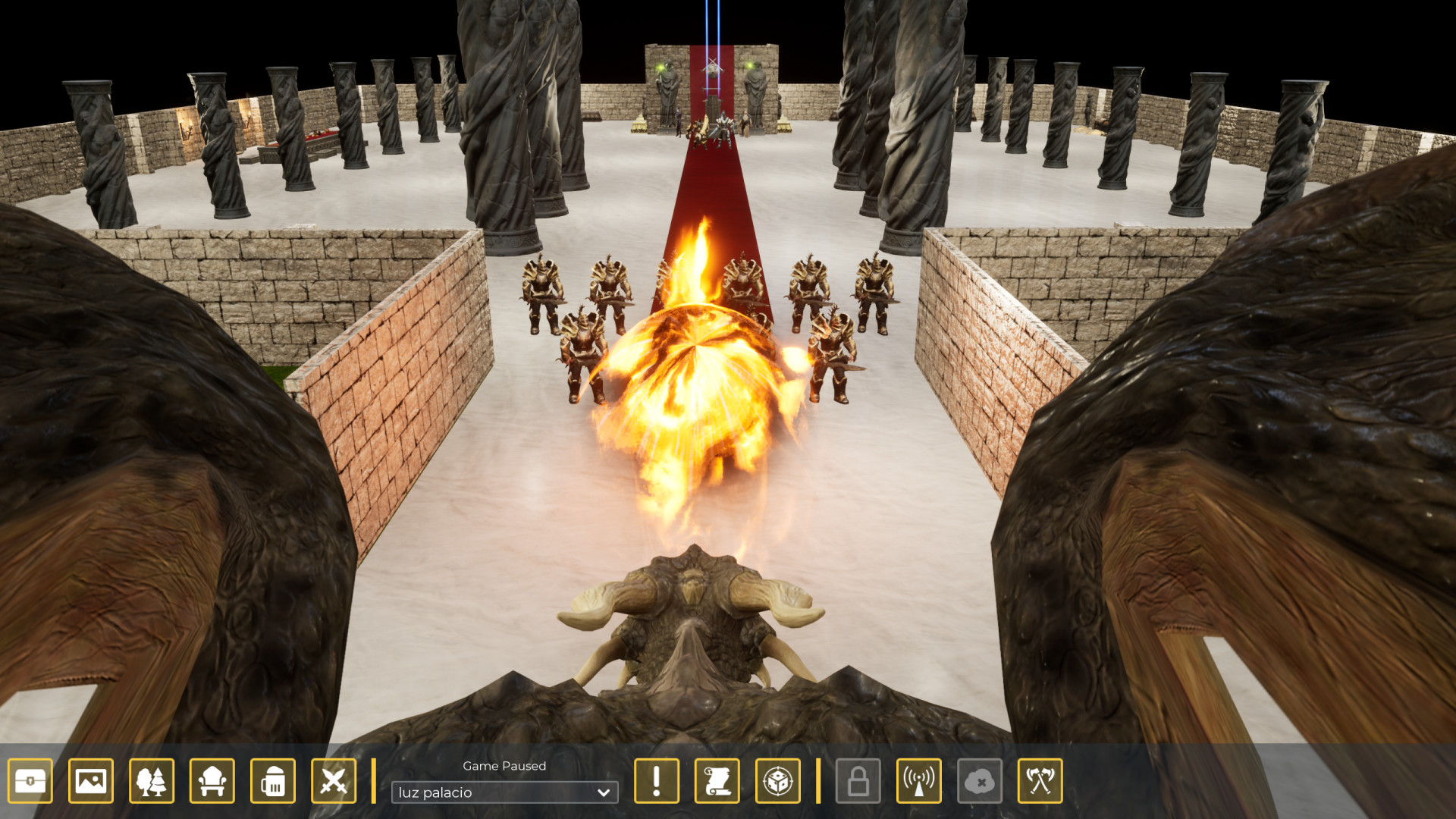Toggle the greyed padlock button
The width and height of the screenshot is (1456, 819).
click(858, 780)
